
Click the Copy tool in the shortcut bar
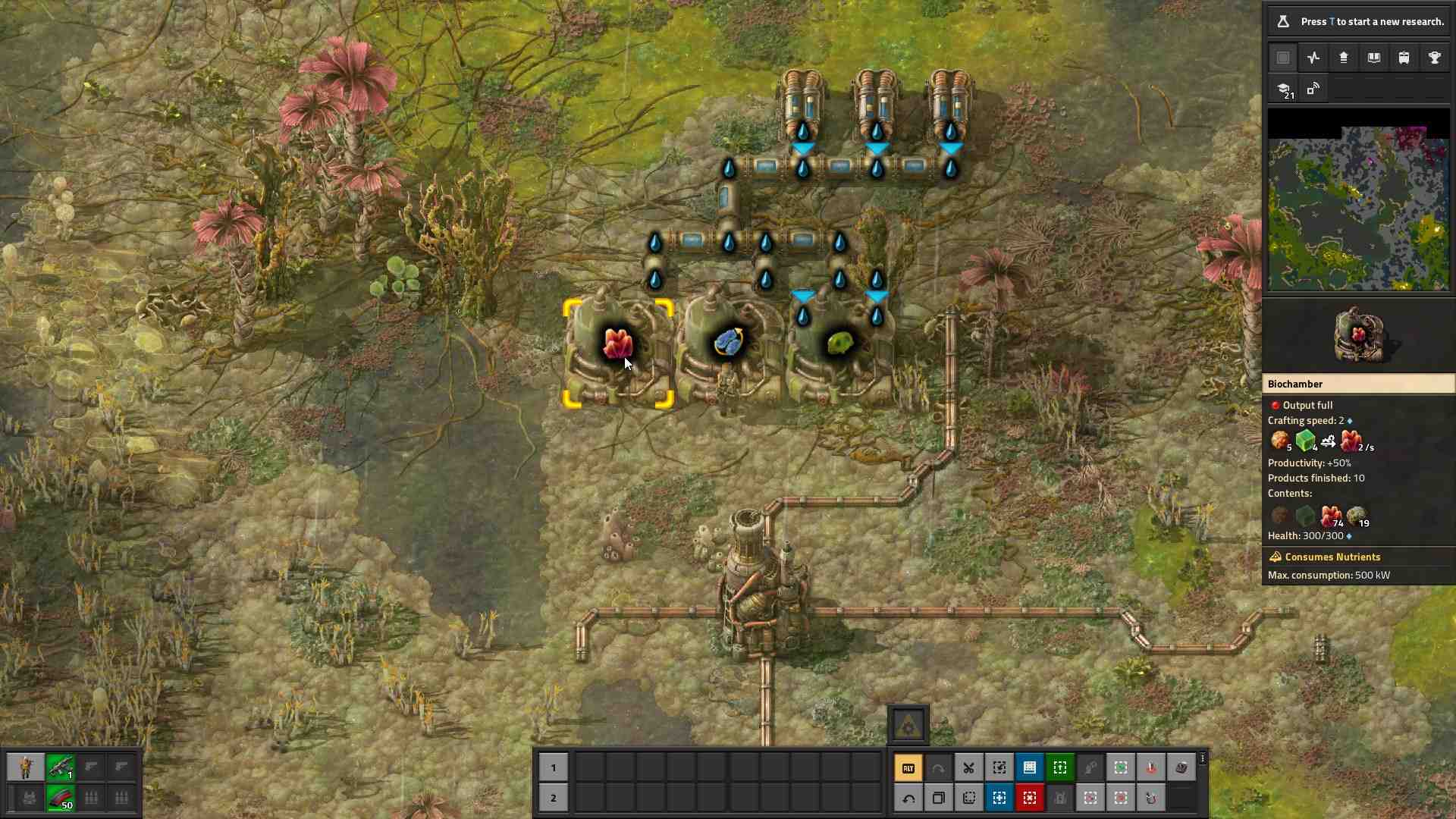pos(939,798)
